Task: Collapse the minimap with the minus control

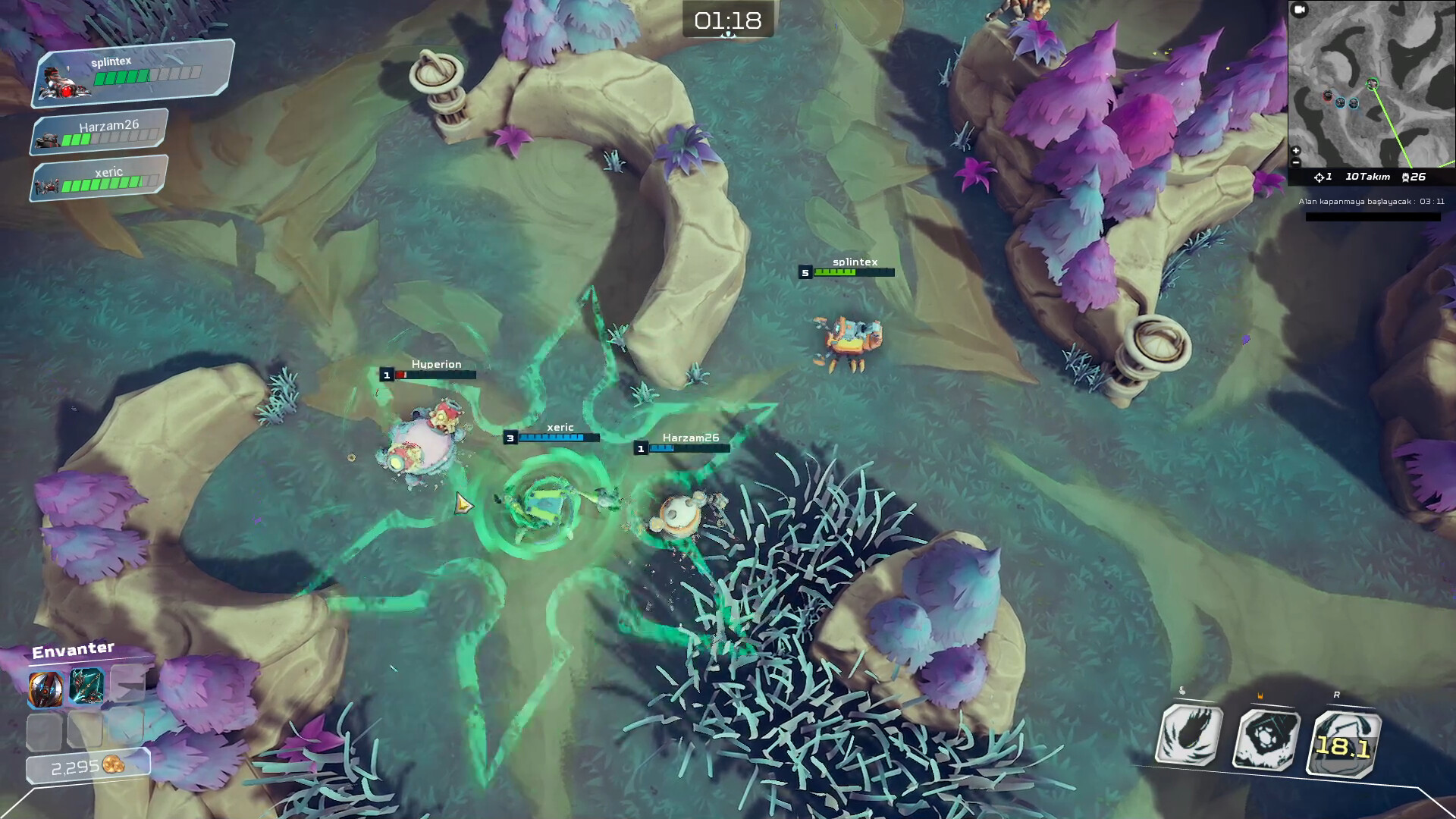Action: 1294,162
